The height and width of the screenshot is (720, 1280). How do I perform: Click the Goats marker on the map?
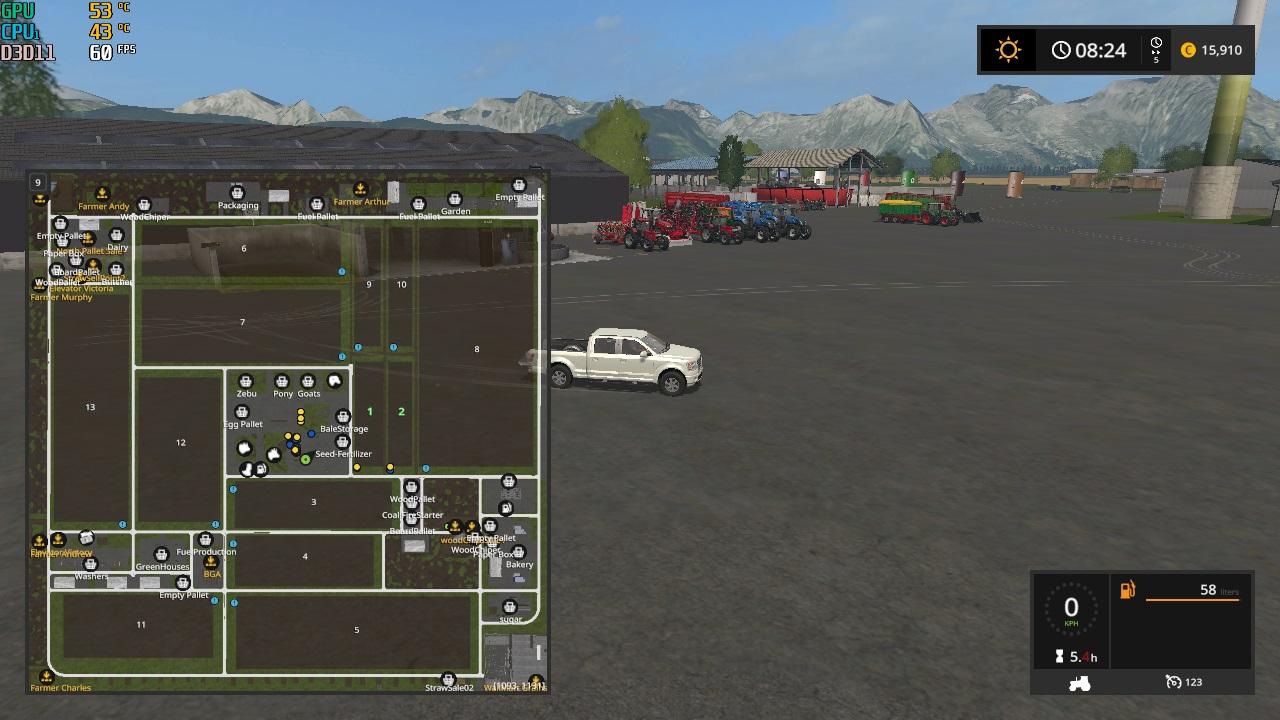(308, 382)
